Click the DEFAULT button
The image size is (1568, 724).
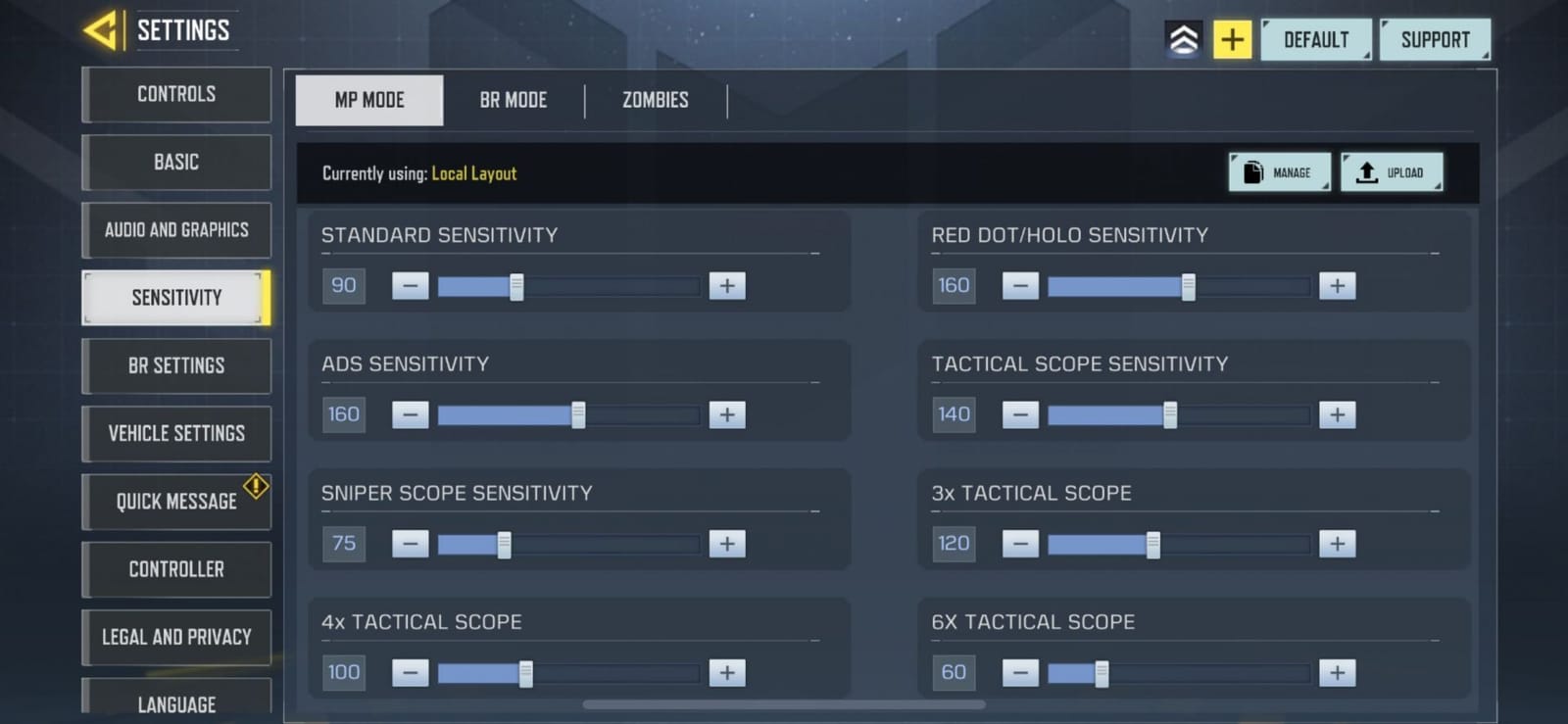pyautogui.click(x=1316, y=39)
